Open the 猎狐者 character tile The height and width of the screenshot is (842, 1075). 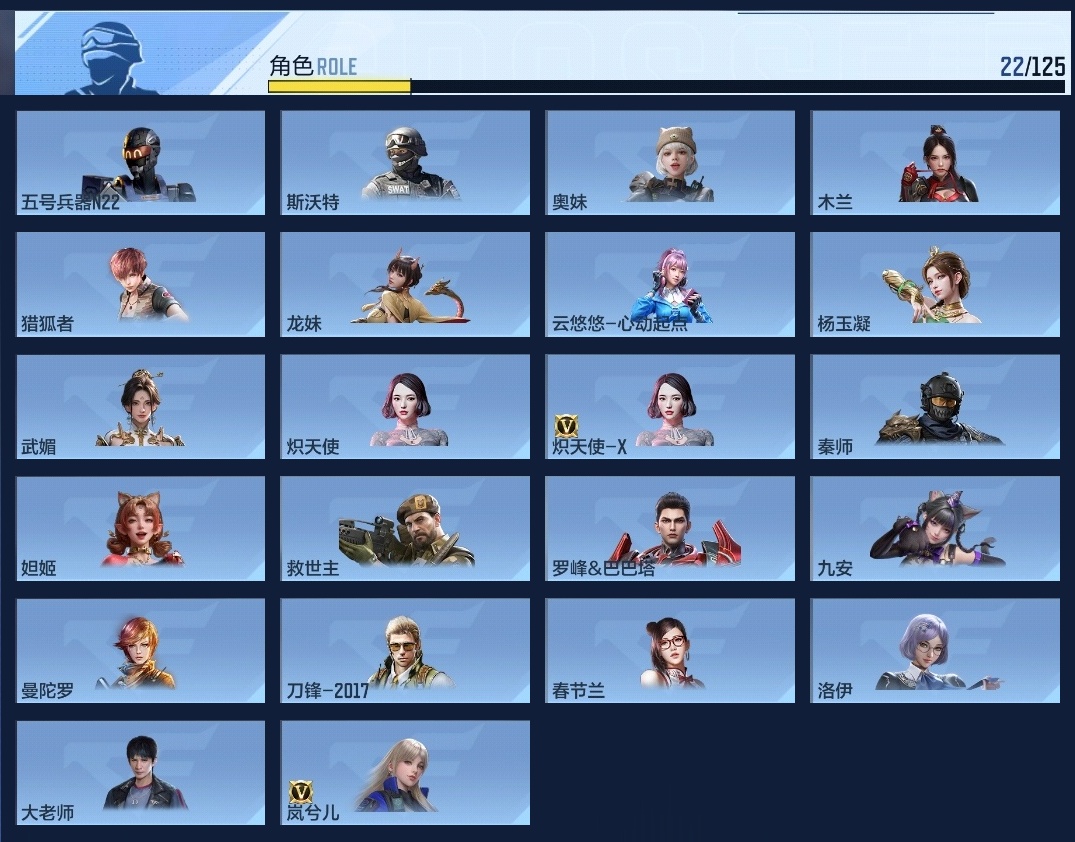pyautogui.click(x=141, y=285)
